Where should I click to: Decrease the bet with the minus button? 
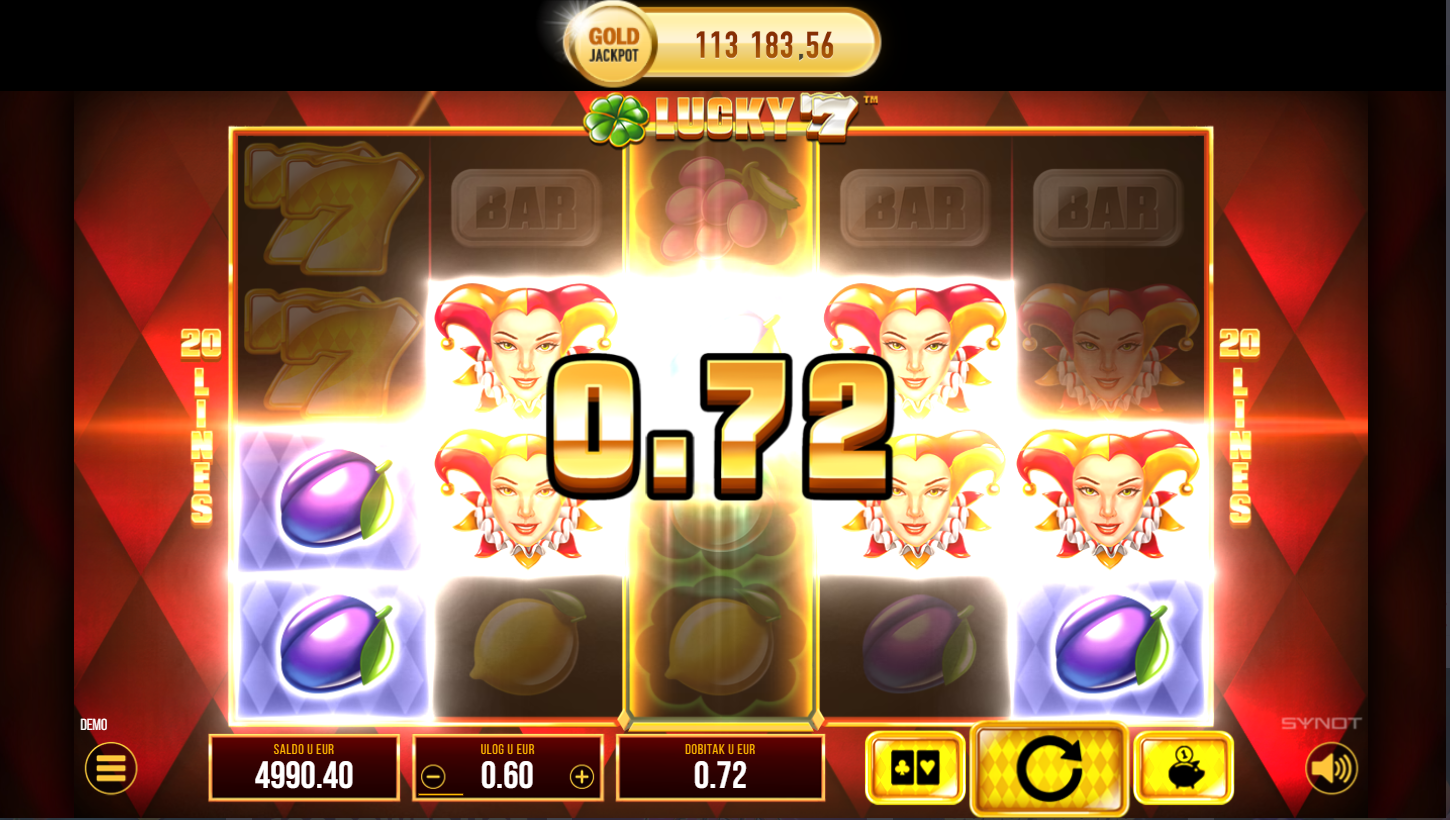433,777
